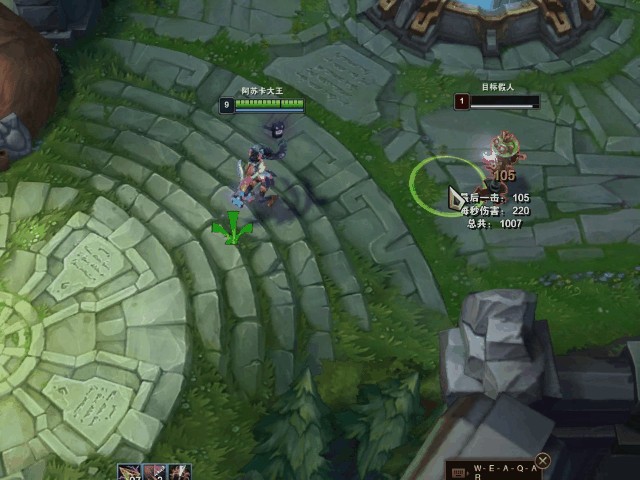Select the ability icon marked with 2
The height and width of the screenshot is (480, 640).
point(154,472)
